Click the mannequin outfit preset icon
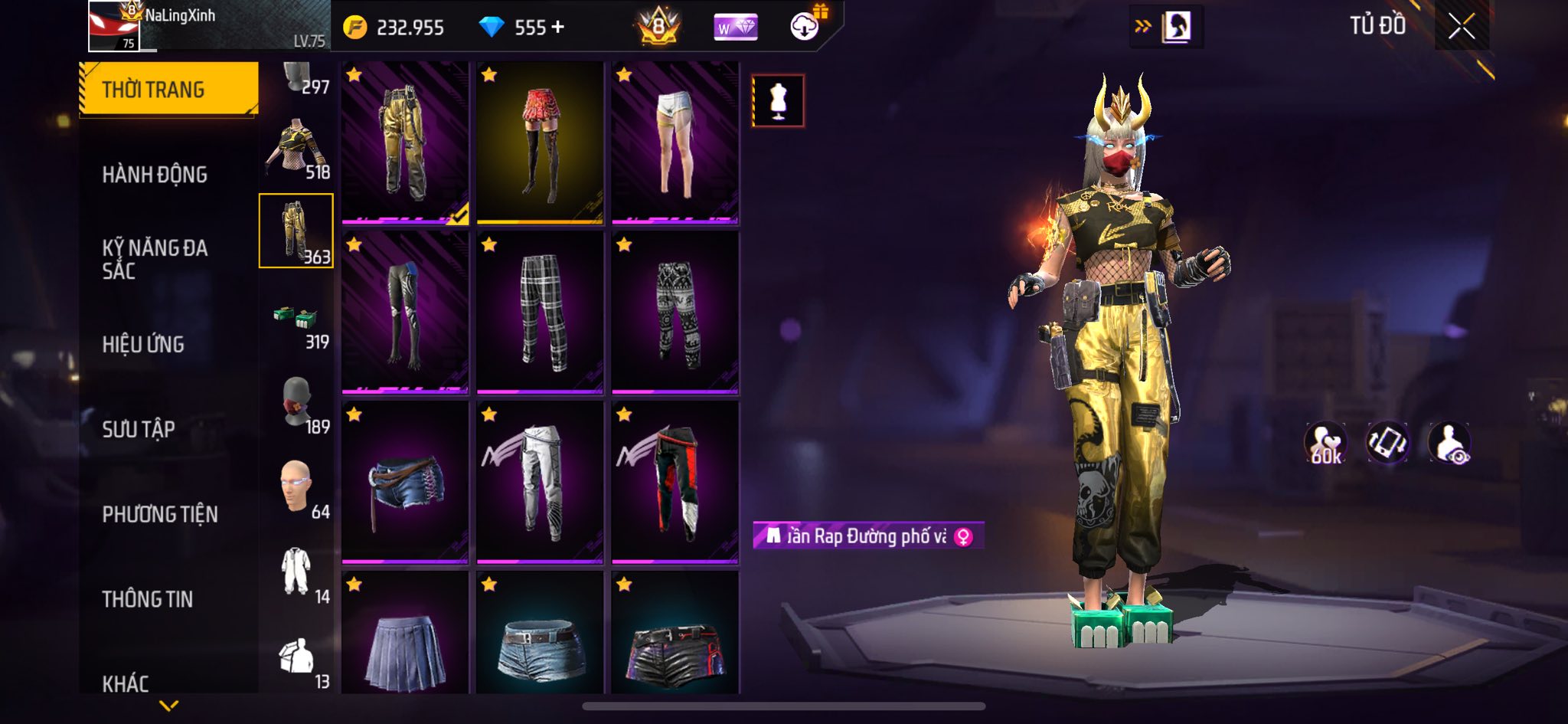Viewport: 1568px width, 724px height. pos(778,100)
